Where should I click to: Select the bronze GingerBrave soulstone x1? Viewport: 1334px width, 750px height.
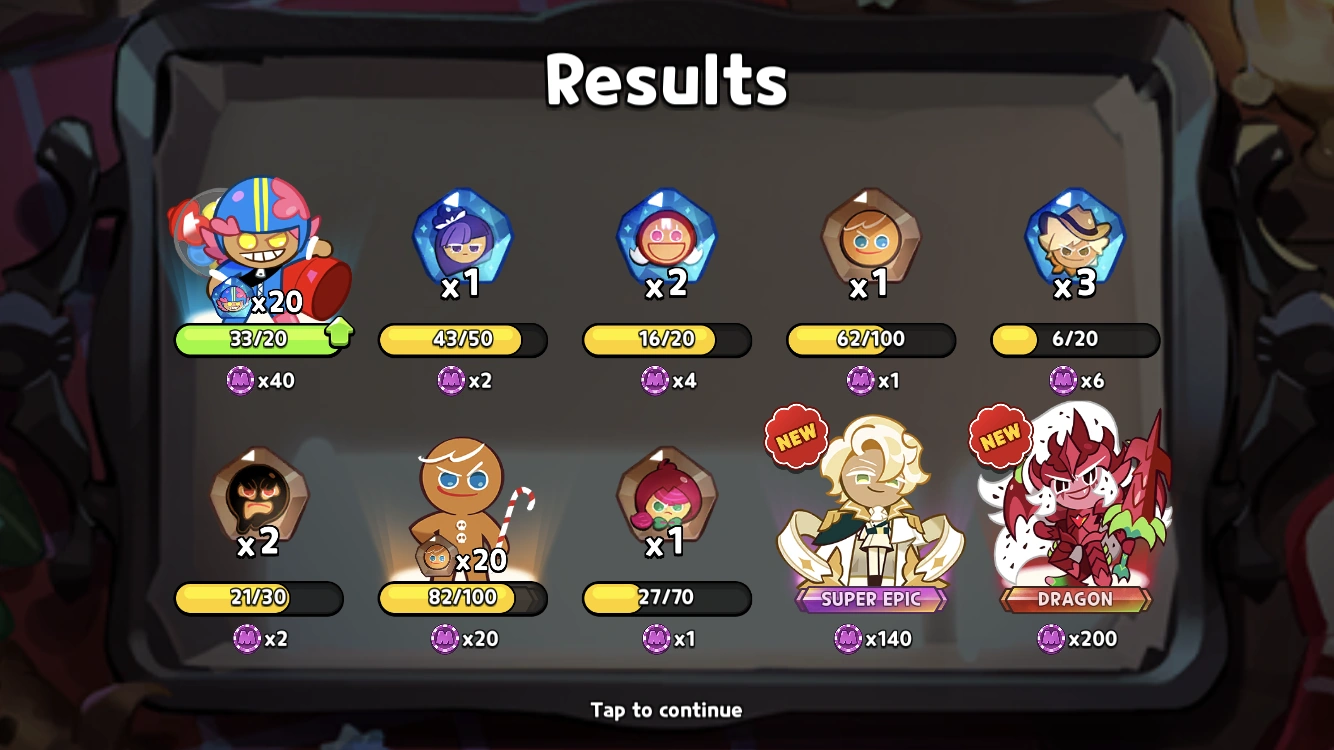pyautogui.click(x=868, y=238)
